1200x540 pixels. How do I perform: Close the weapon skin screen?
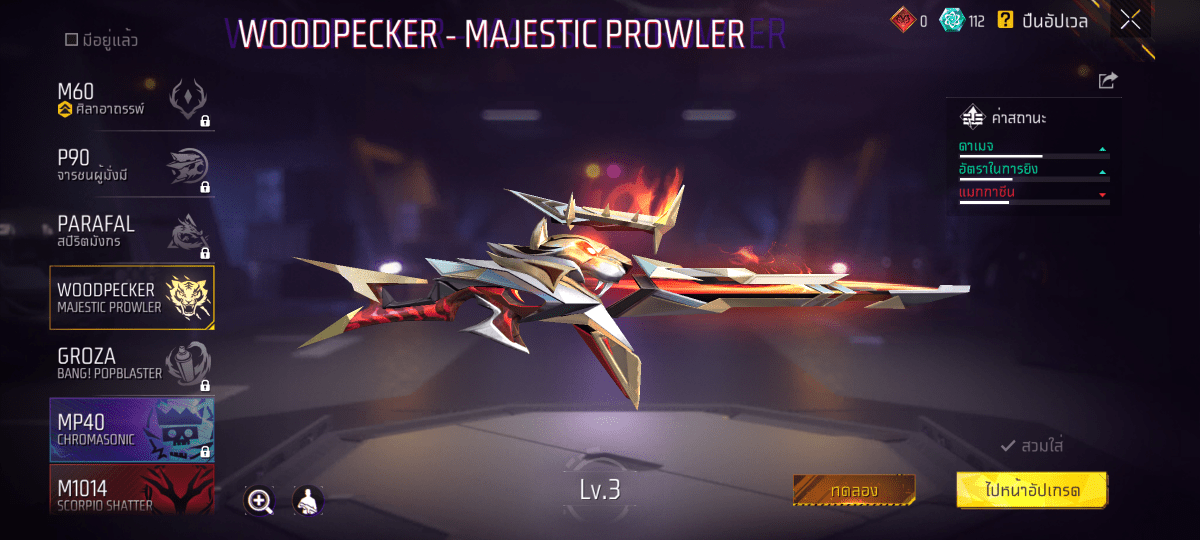pyautogui.click(x=1130, y=20)
